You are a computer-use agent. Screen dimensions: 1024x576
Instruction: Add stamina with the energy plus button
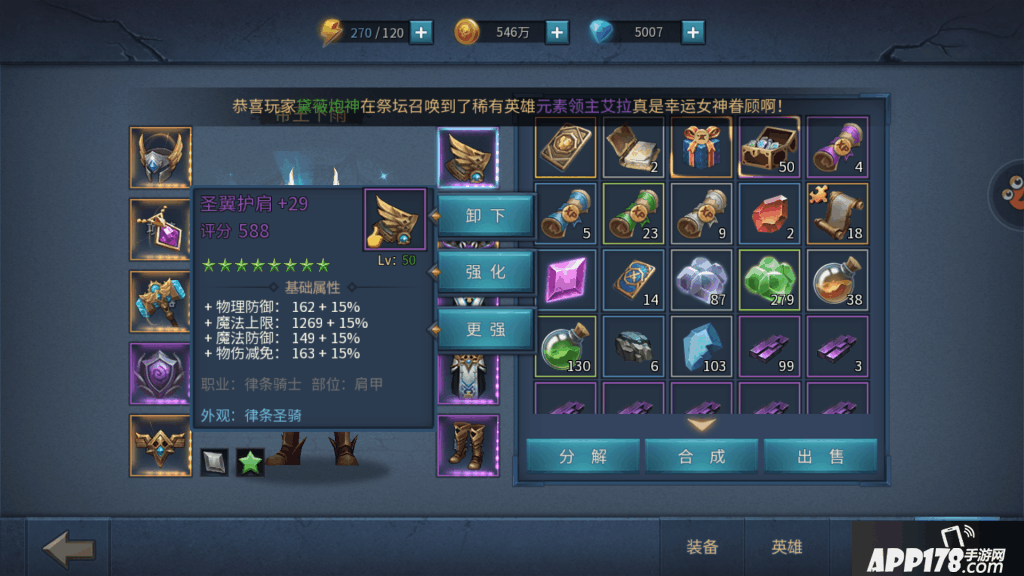[x=422, y=32]
